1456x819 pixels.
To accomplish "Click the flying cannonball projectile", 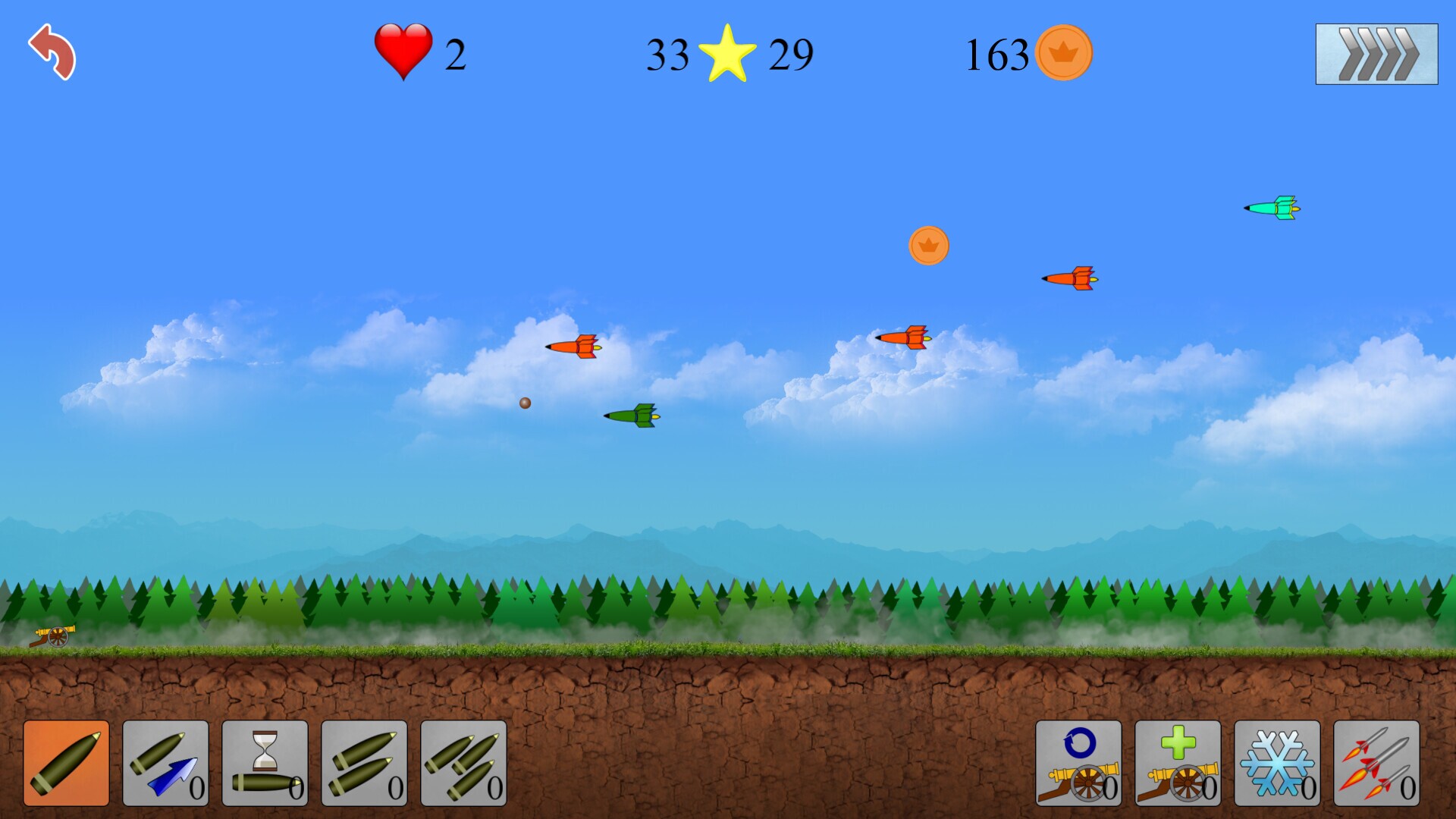I will tap(524, 405).
